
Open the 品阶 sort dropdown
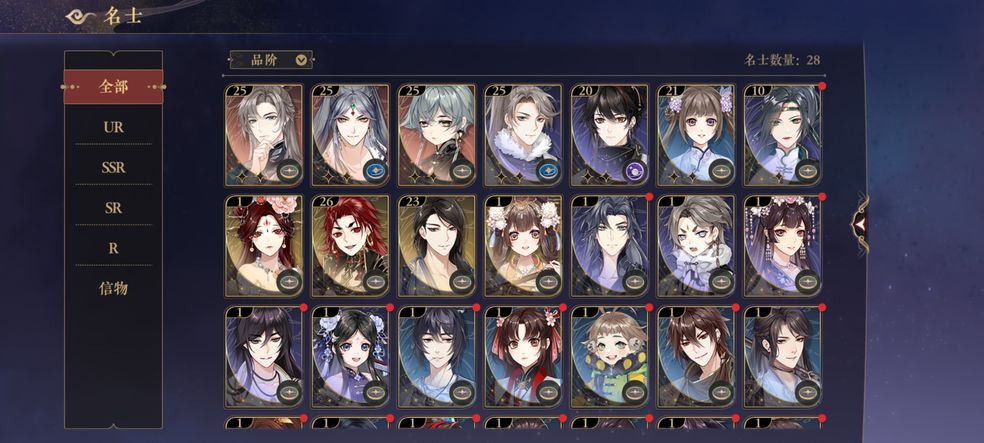[x=271, y=60]
